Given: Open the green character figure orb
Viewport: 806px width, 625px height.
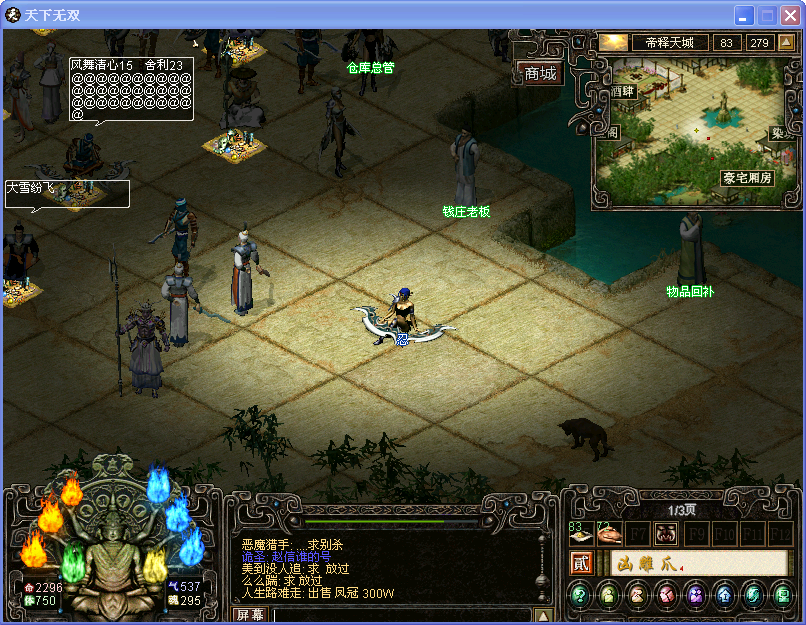Looking at the screenshot, I should click(x=609, y=597).
